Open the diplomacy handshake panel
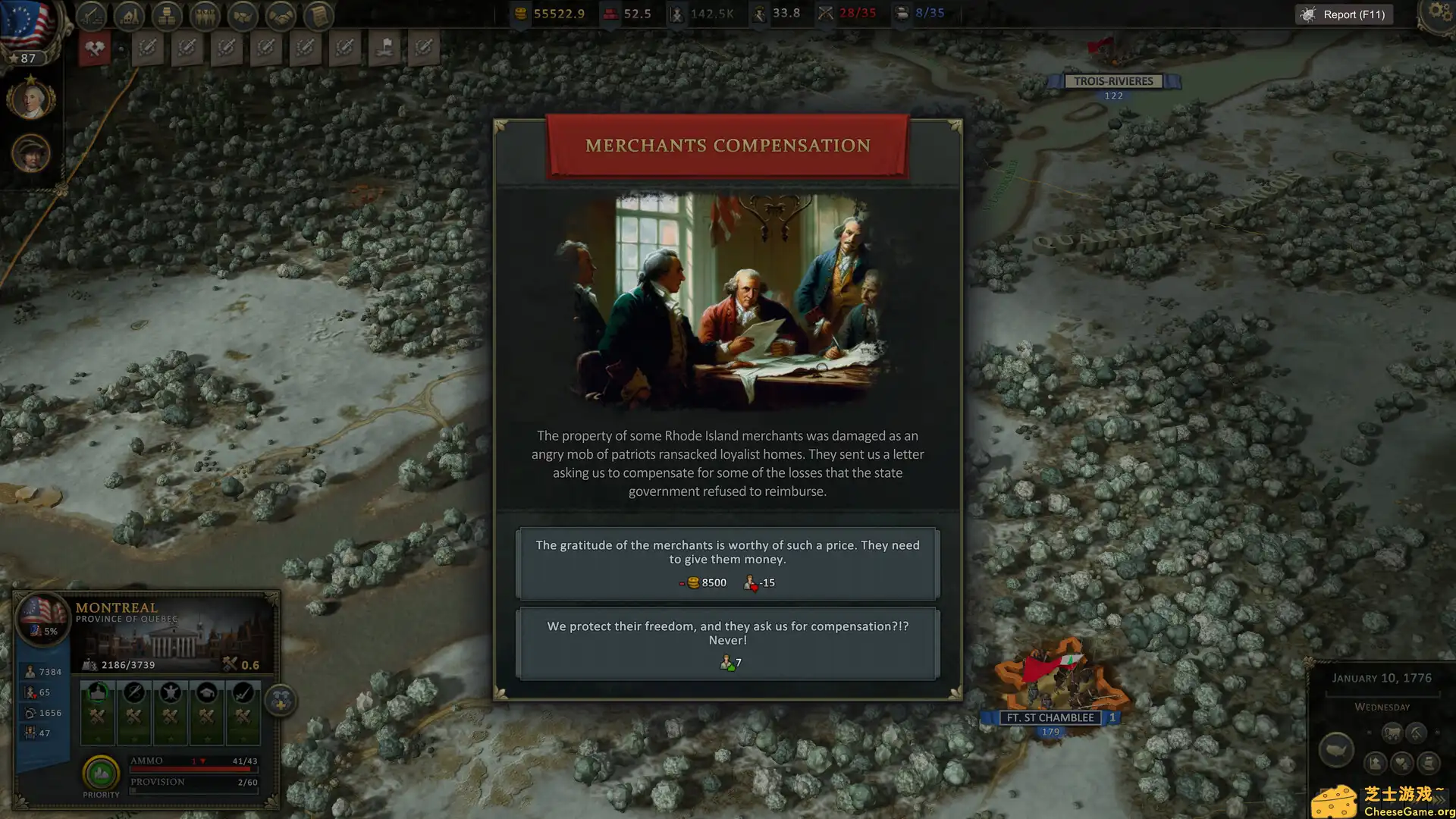1456x819 pixels. 281,15
